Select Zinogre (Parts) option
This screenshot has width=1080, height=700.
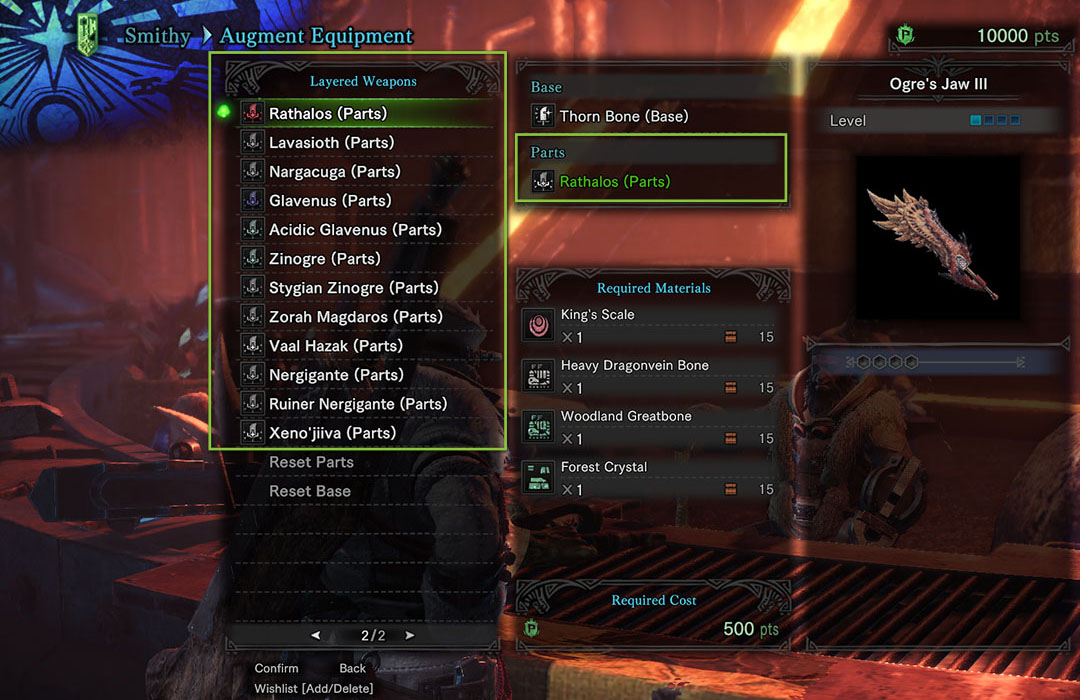click(x=324, y=258)
